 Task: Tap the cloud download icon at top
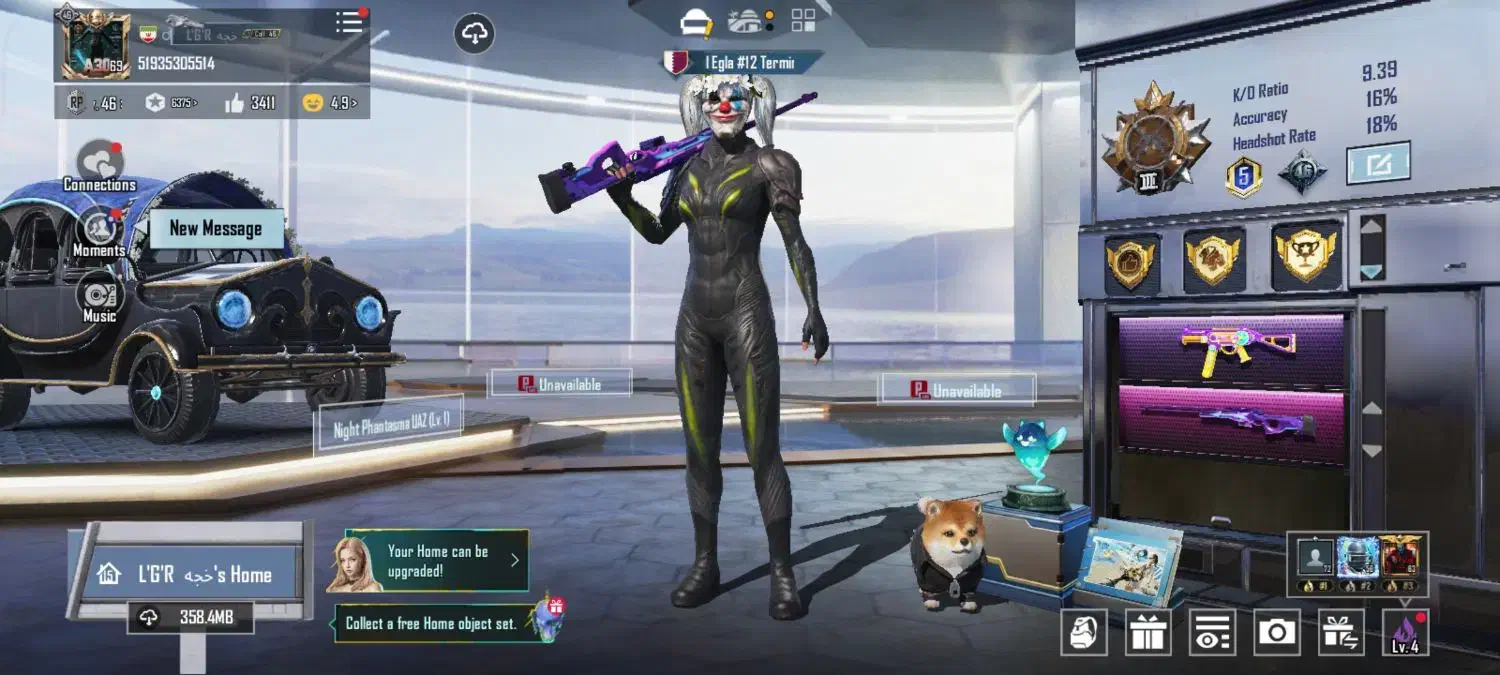(476, 34)
